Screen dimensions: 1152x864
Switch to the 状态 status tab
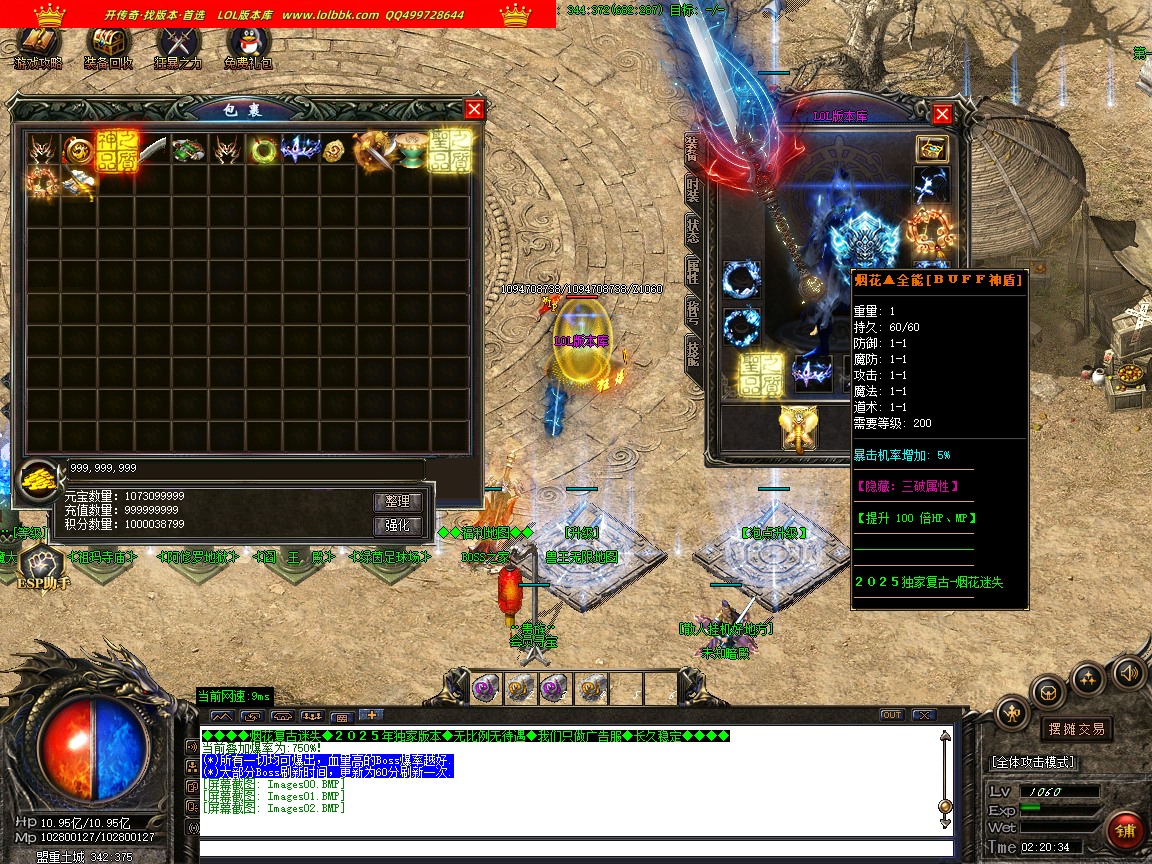click(x=692, y=228)
